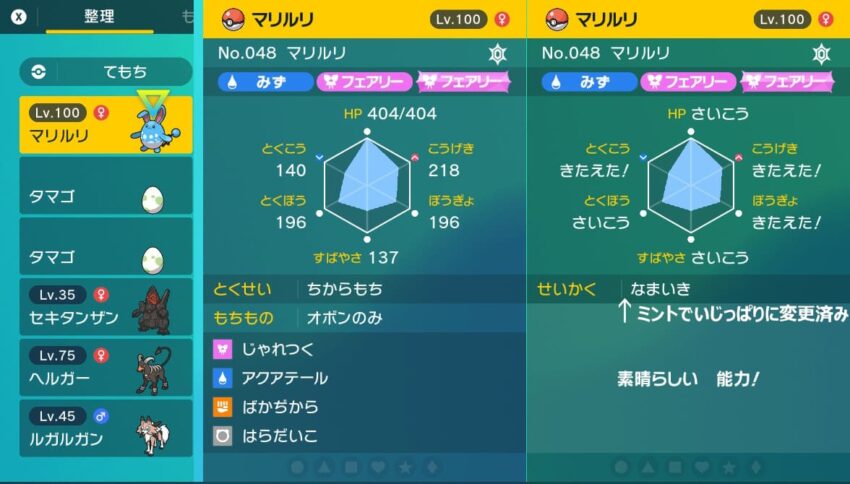Select the じゃれつく move
This screenshot has height=484, width=850.
364,350
